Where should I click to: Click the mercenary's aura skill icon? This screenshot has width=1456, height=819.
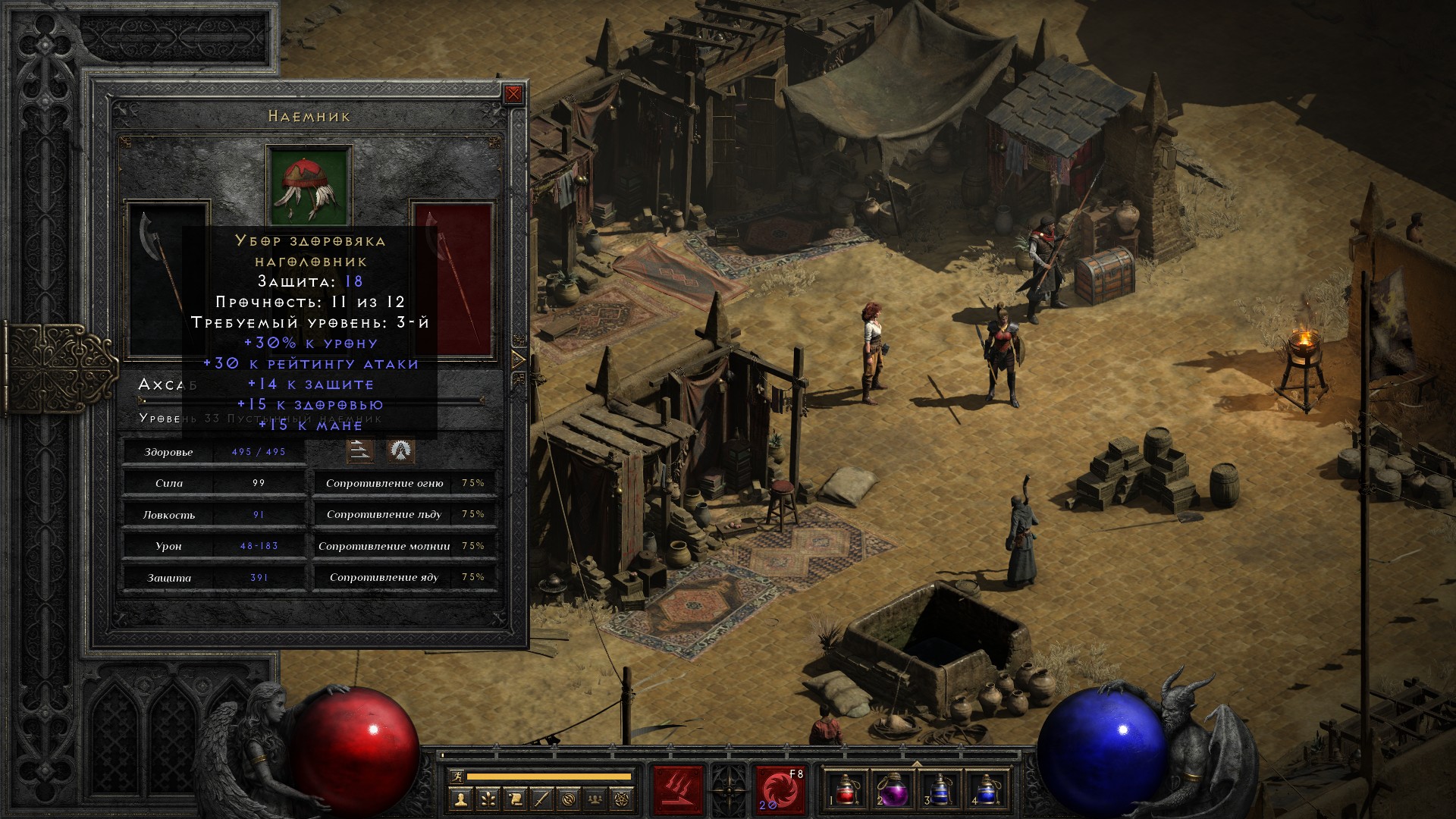400,450
